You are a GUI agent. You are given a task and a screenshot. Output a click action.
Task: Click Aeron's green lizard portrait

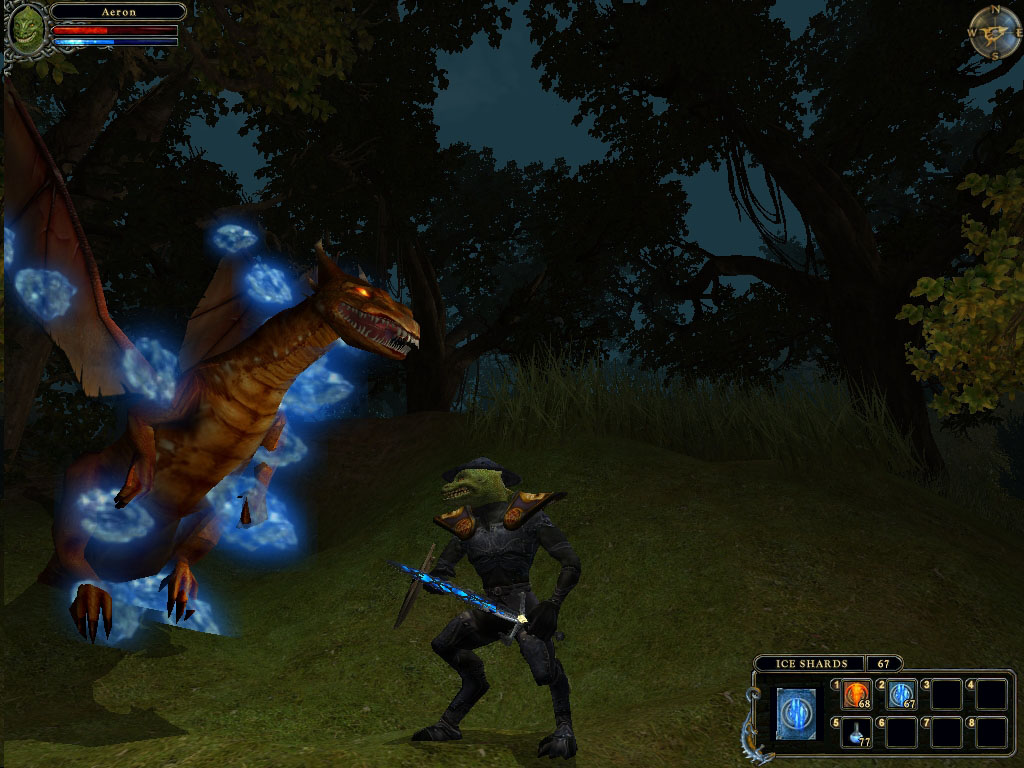click(27, 28)
